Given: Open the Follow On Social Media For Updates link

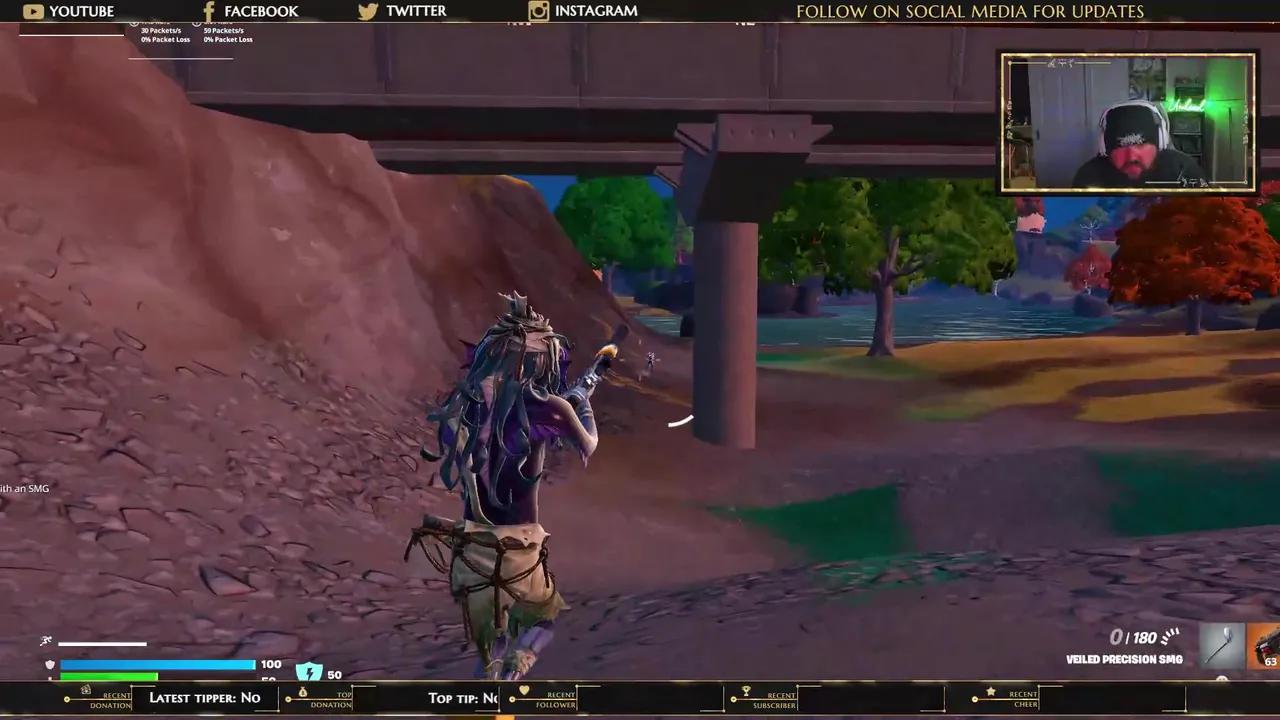Looking at the screenshot, I should (x=969, y=11).
